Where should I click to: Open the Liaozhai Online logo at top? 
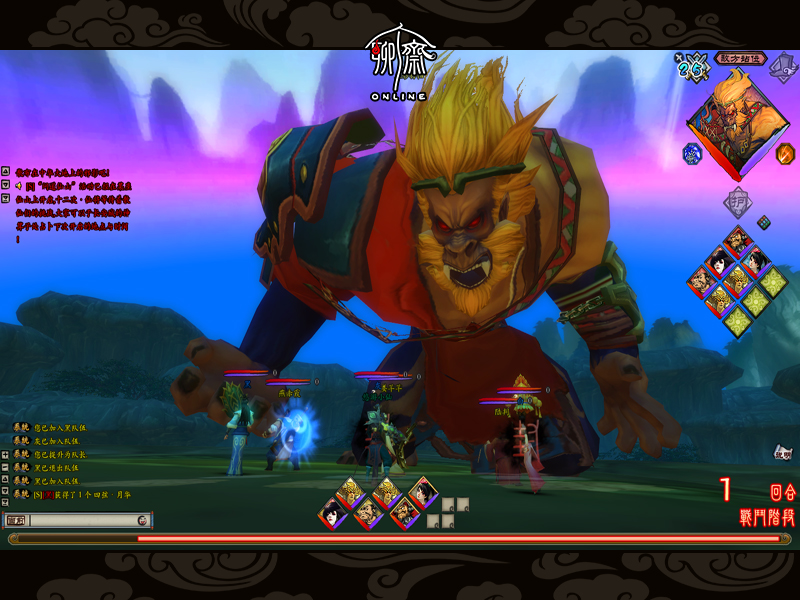399,67
